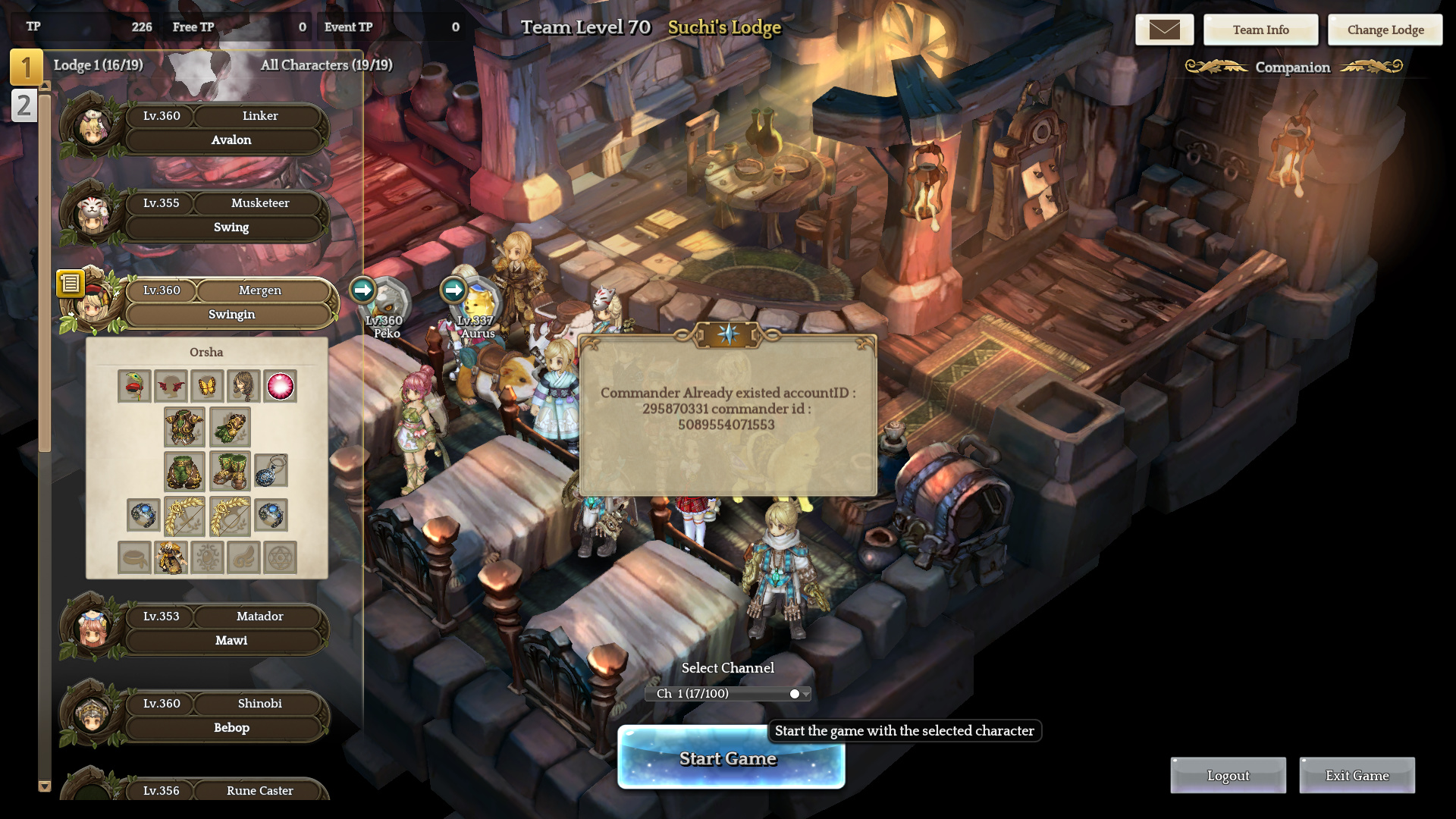Click the yellow list icon on Swingin
Screen dimensions: 1456x819
tap(71, 284)
